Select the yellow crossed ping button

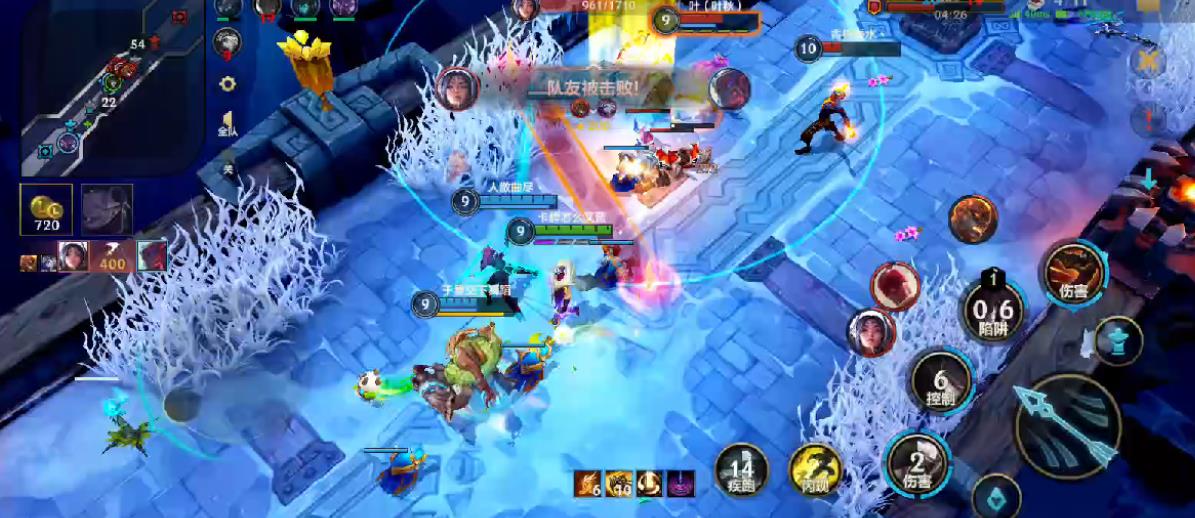(1147, 62)
